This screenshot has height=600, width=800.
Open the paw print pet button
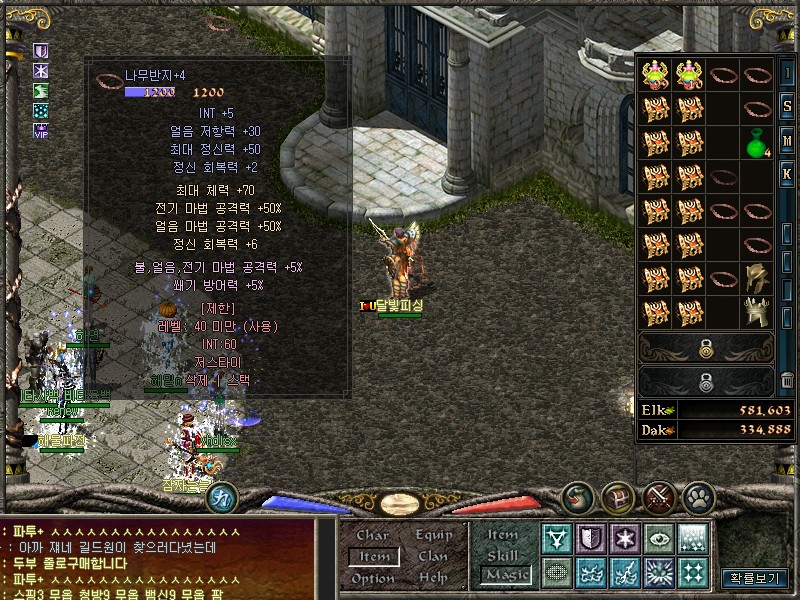(x=697, y=497)
